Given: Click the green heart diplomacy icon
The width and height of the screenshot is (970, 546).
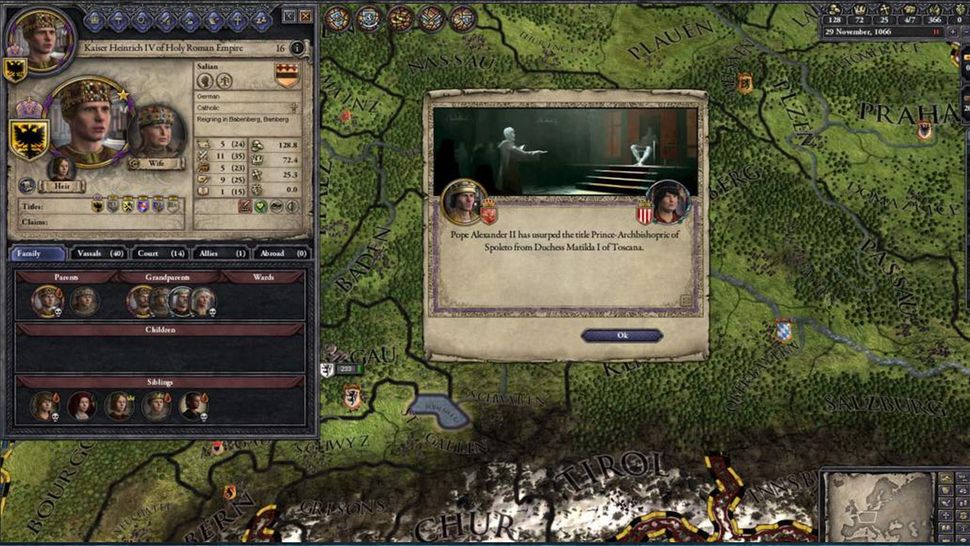Looking at the screenshot, I should (261, 206).
